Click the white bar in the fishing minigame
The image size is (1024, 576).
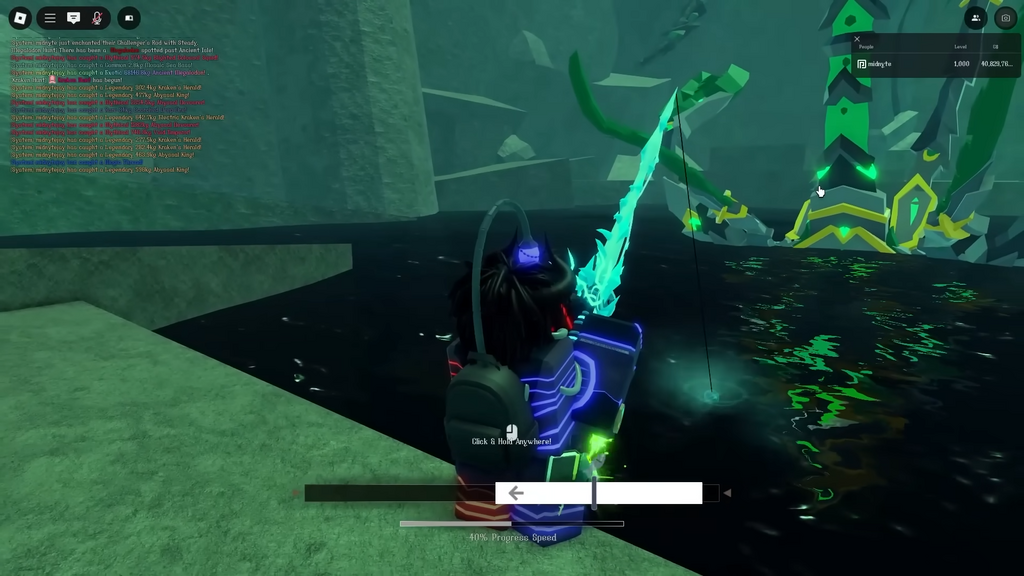tap(598, 493)
